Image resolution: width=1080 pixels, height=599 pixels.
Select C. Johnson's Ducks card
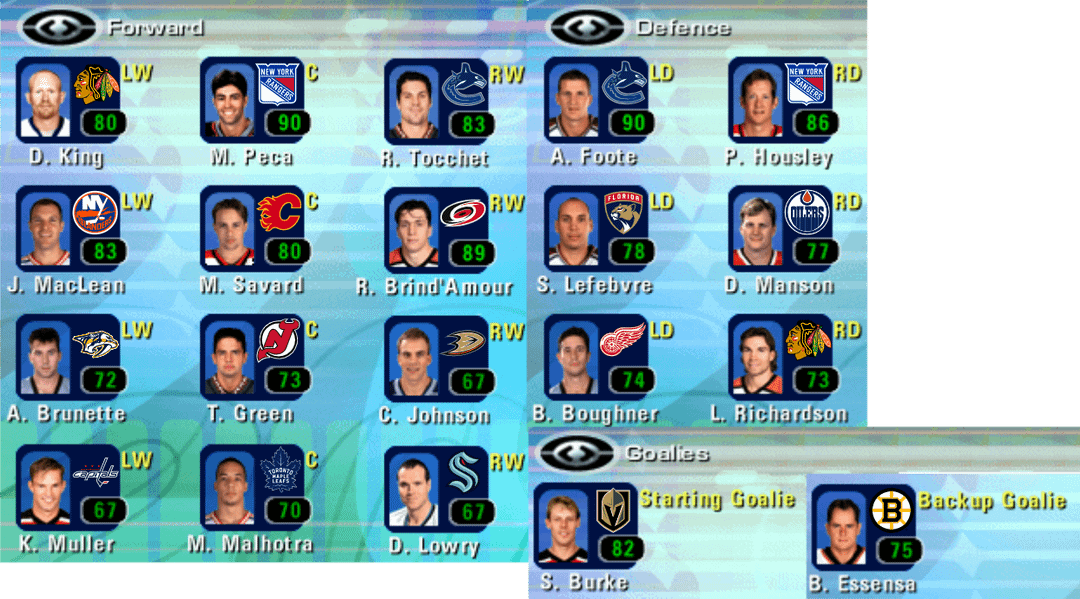[x=436, y=357]
